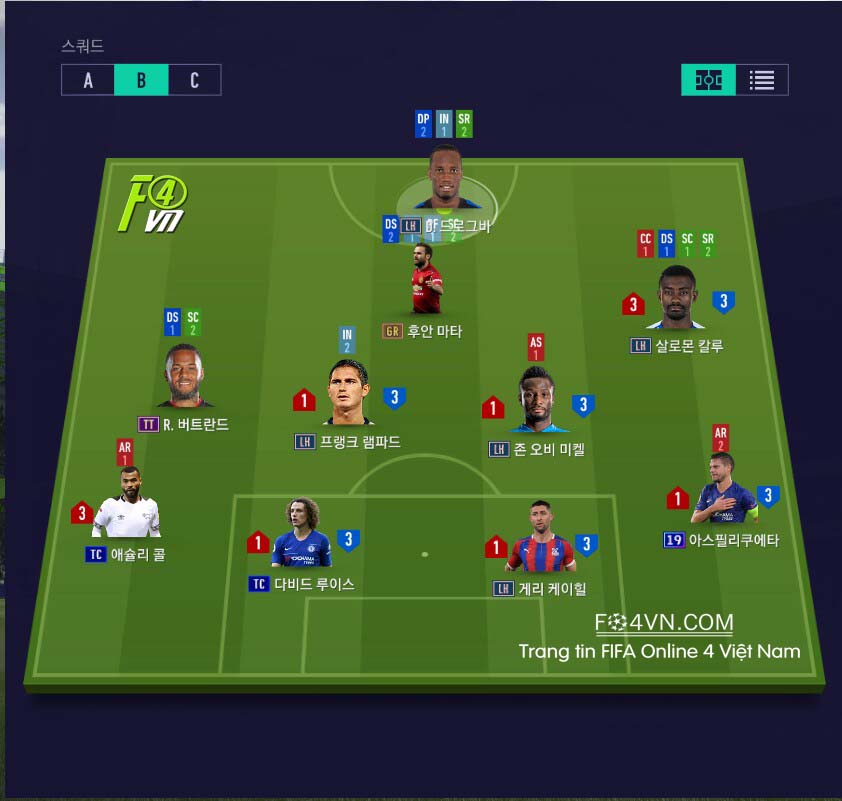Switch to the squad list view
This screenshot has width=842, height=801.
pos(762,80)
